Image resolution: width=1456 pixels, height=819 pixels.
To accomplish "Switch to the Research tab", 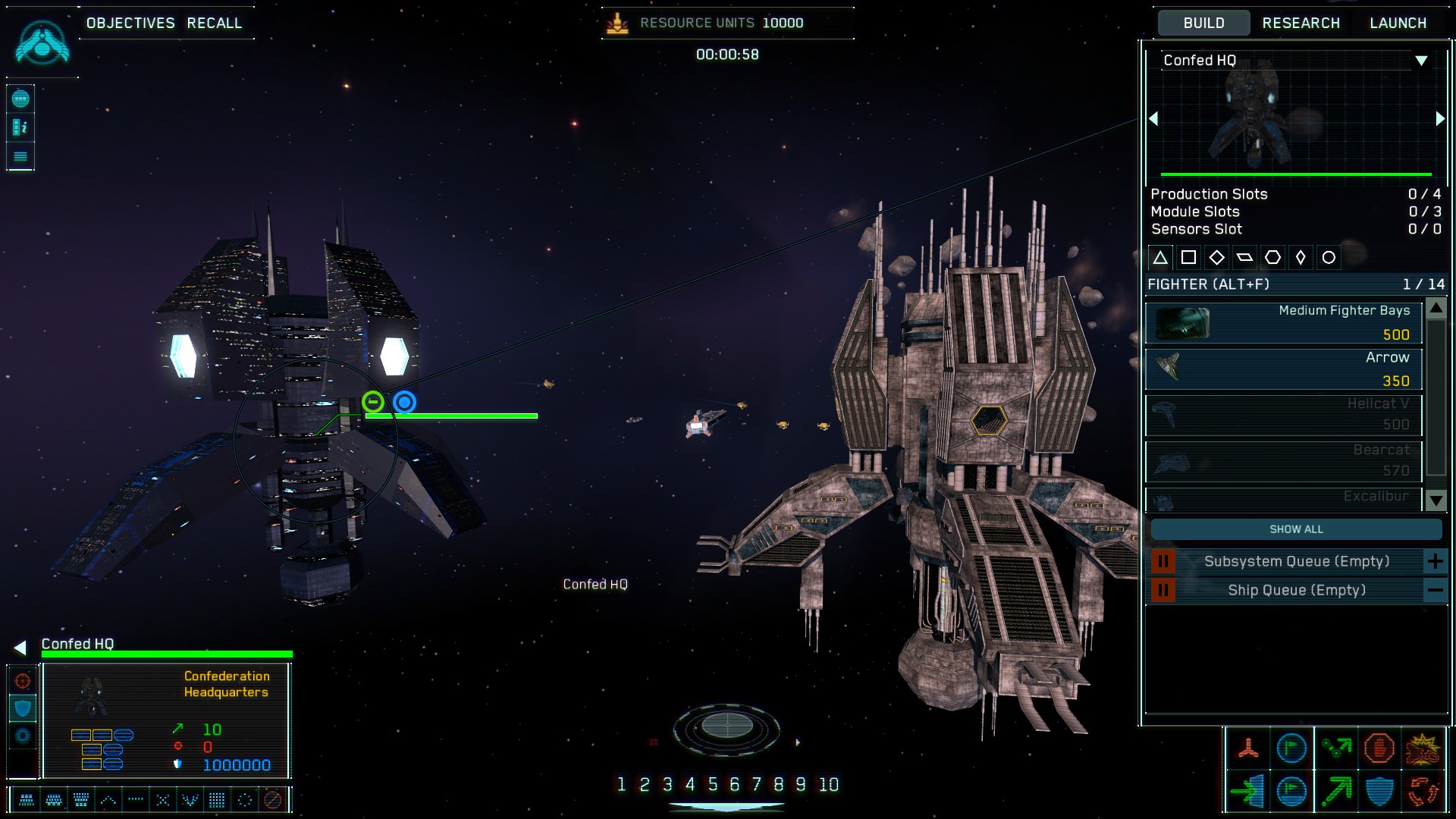I will [1301, 23].
